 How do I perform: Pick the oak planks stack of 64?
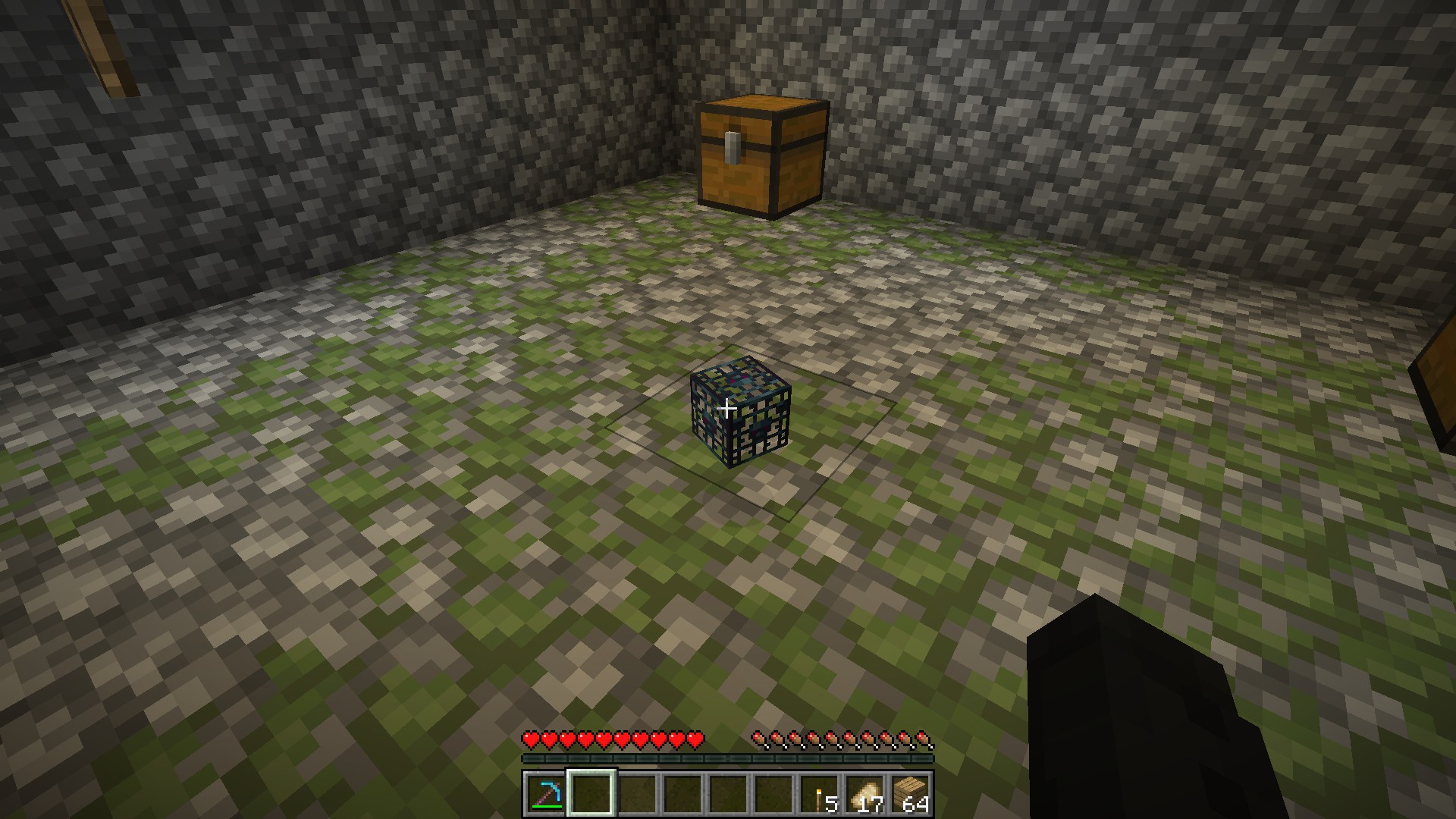(x=910, y=794)
